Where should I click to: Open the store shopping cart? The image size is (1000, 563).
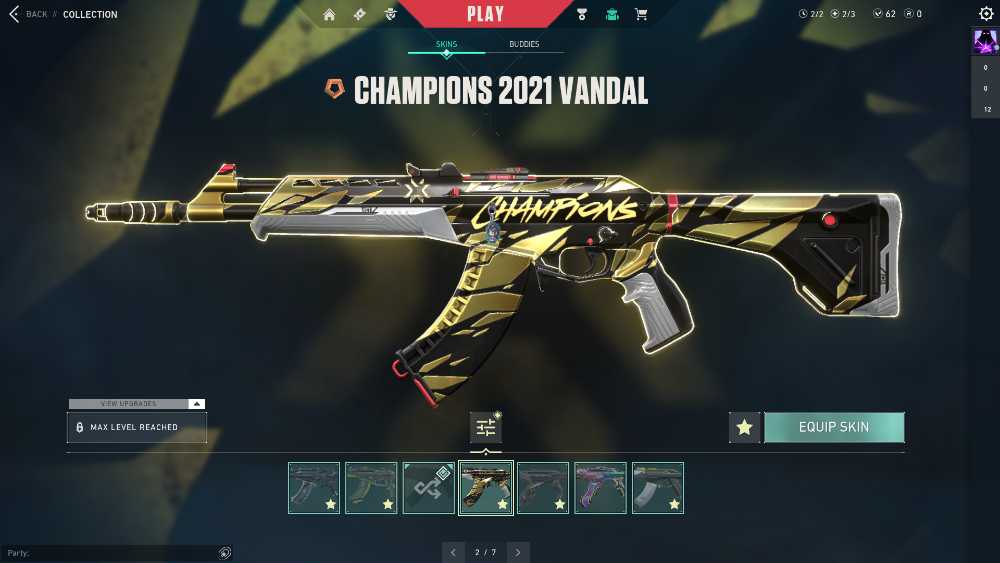tap(641, 14)
